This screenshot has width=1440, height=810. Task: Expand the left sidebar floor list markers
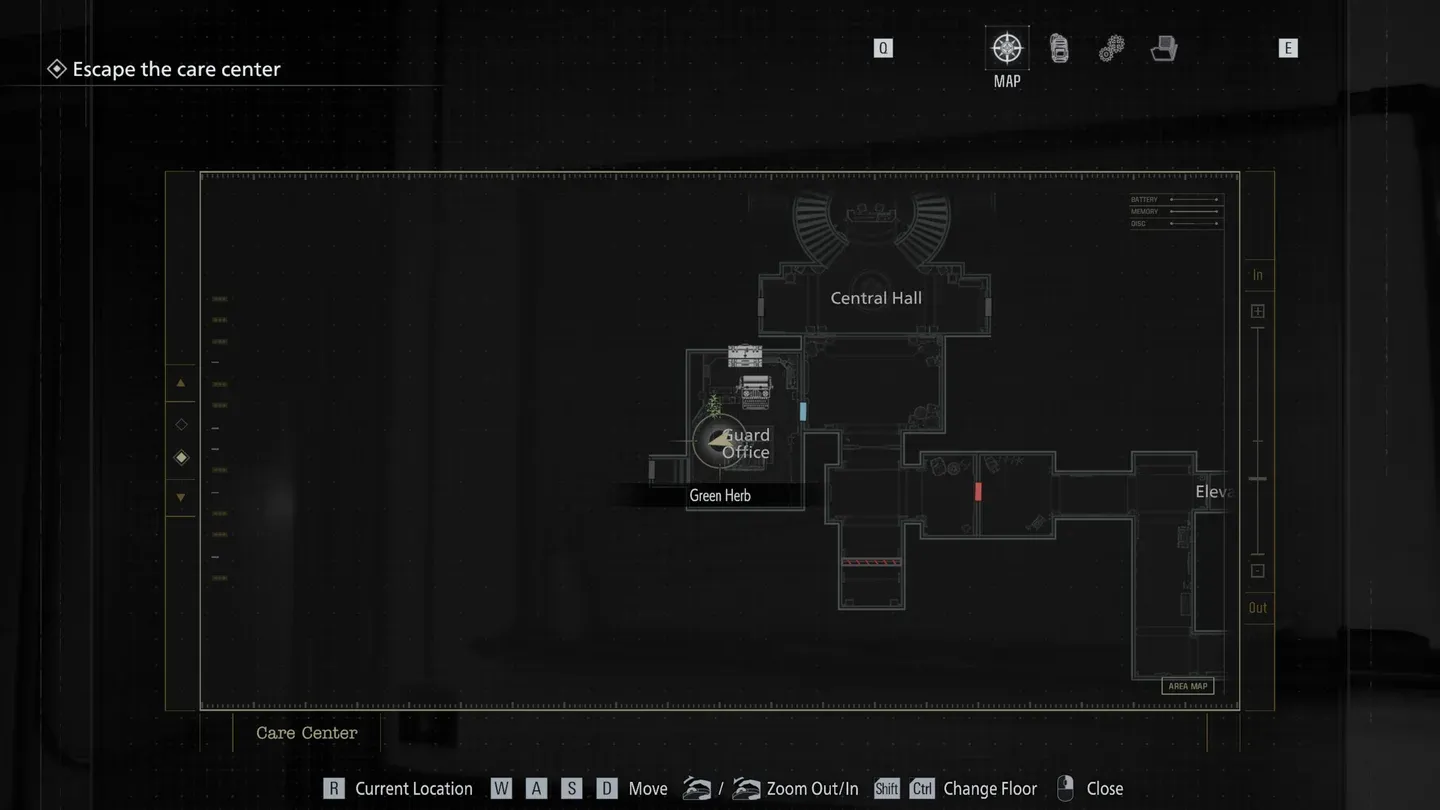click(x=218, y=430)
